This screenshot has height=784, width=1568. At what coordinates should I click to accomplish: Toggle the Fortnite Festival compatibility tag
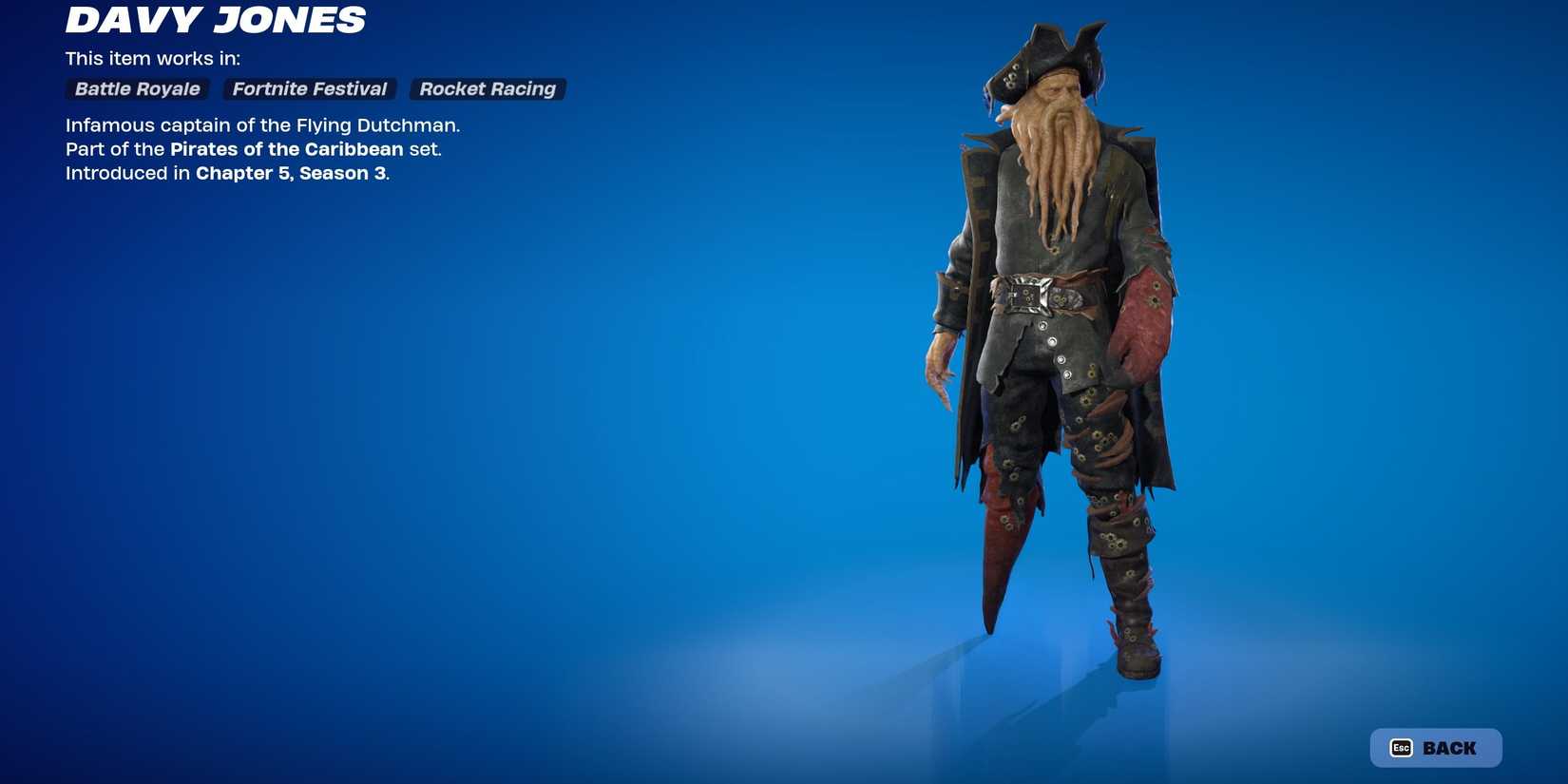click(309, 88)
